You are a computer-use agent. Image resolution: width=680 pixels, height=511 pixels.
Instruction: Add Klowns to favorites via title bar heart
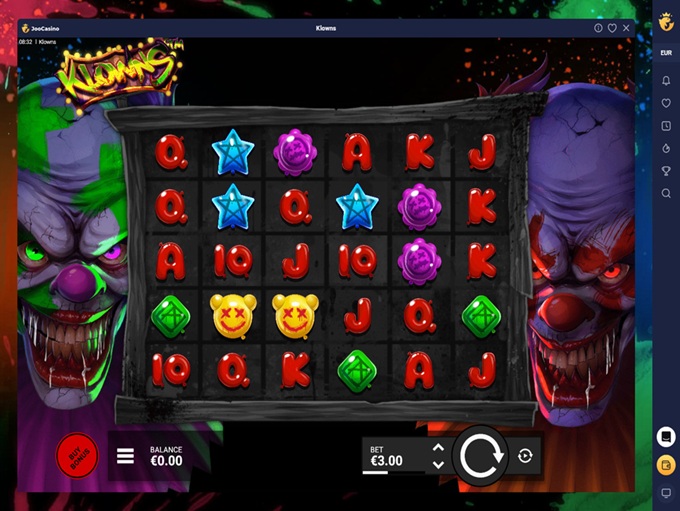click(612, 28)
